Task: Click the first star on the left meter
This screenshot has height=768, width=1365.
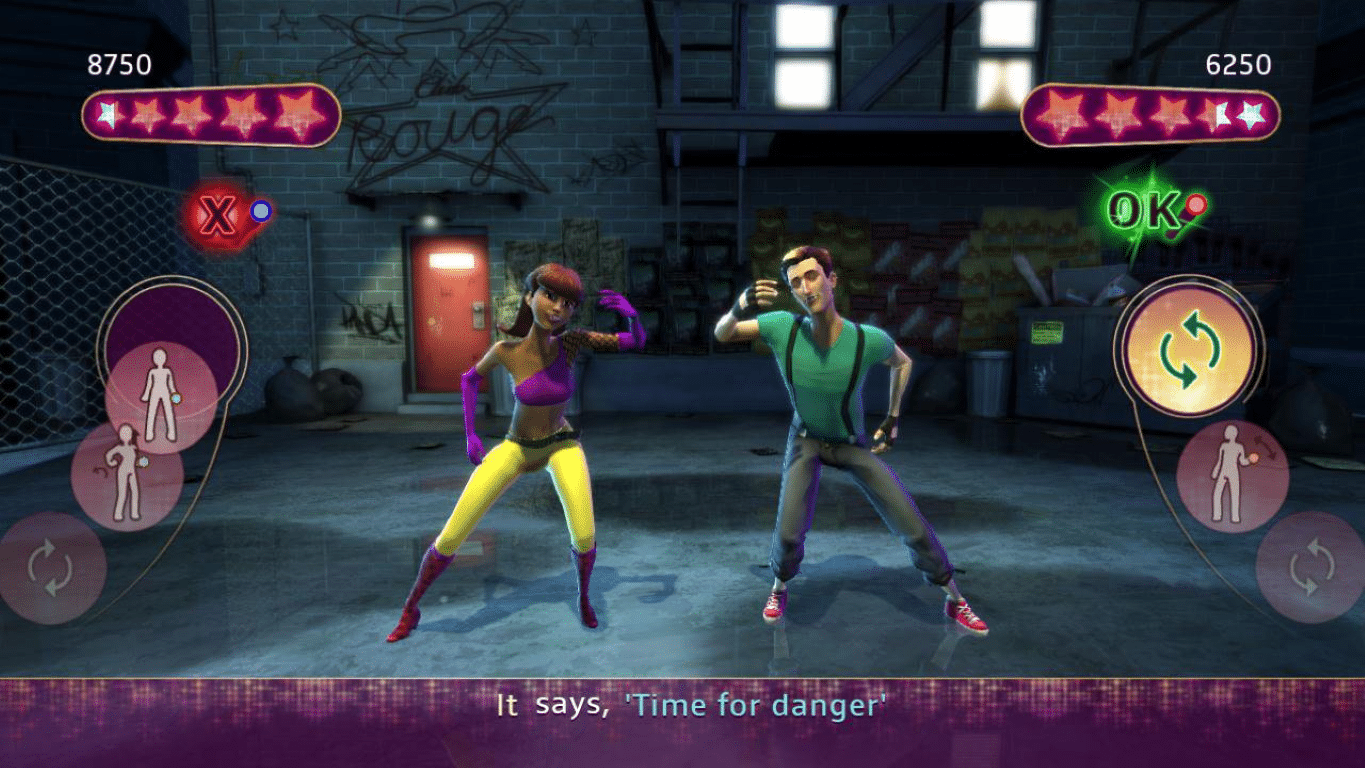Action: (108, 112)
